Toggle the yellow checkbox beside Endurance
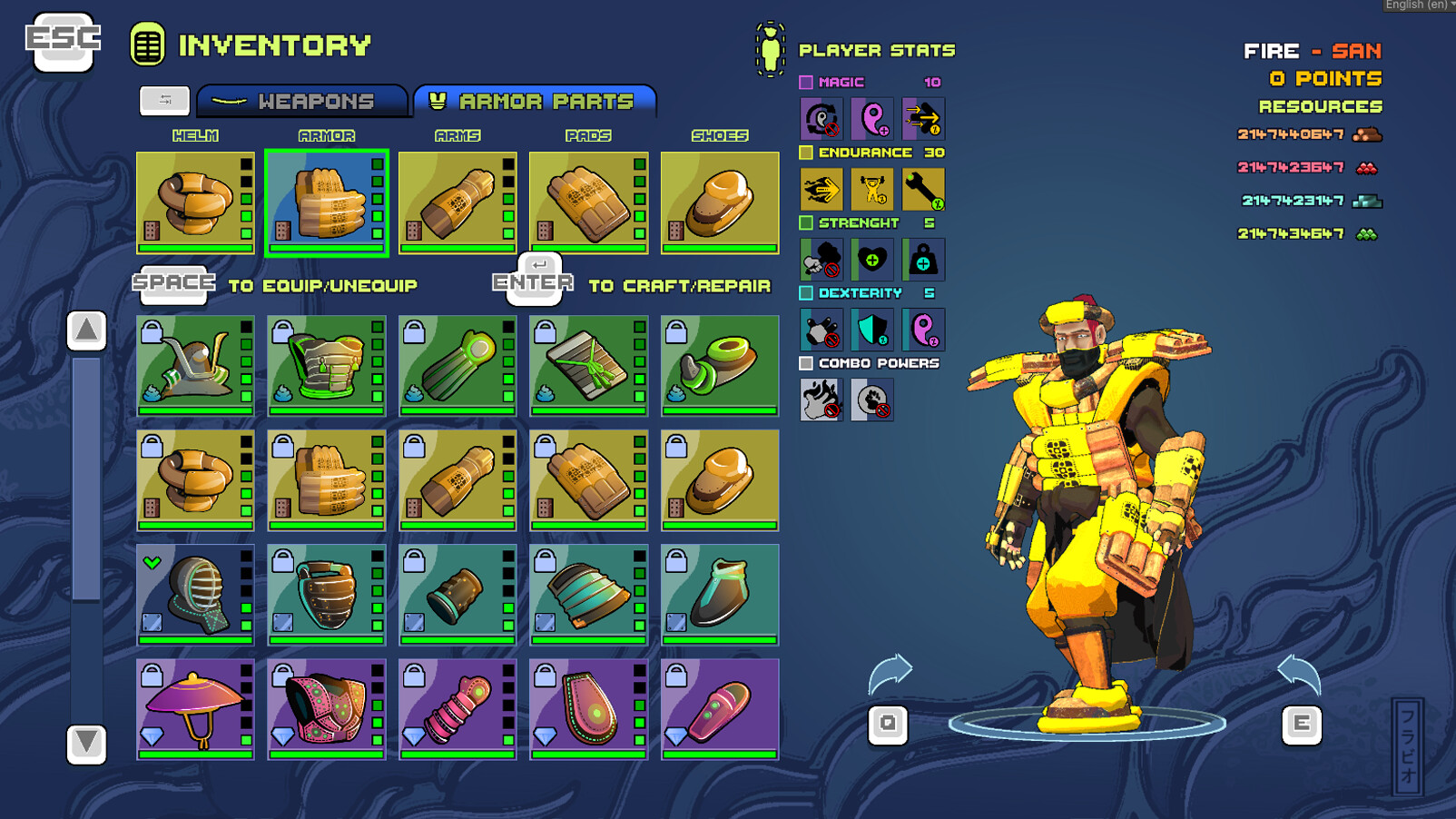Screen dimensions: 1456x819 pos(806,153)
